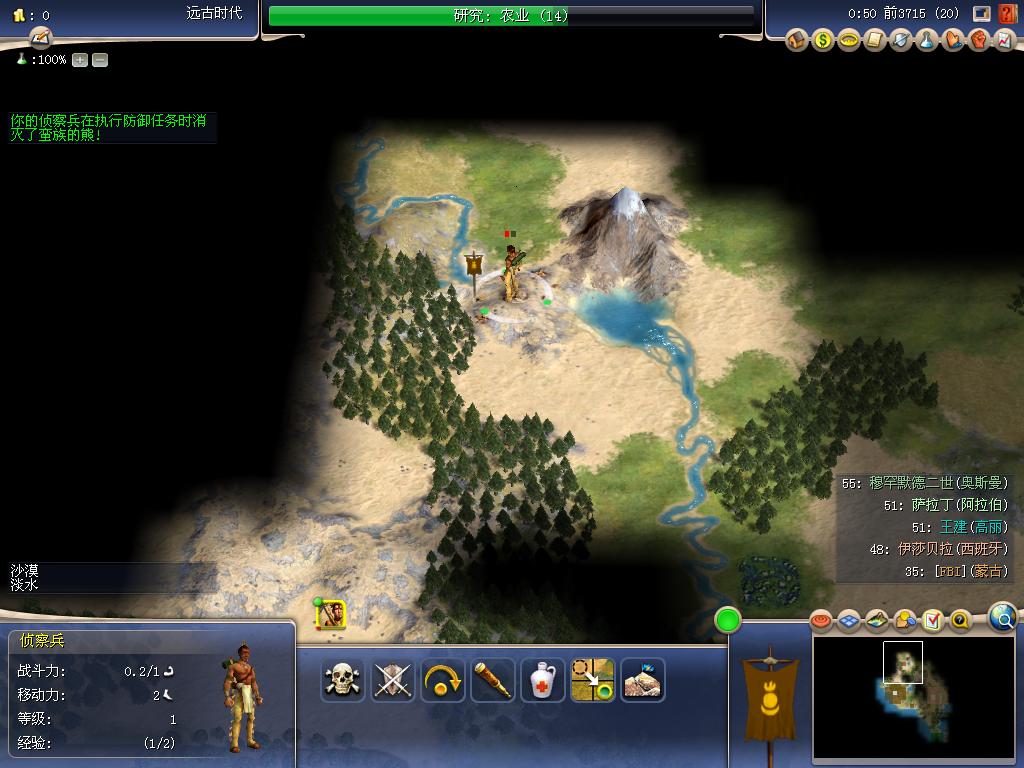Open the military advisor shield icon
This screenshot has width=1024, height=768.
coord(901,41)
